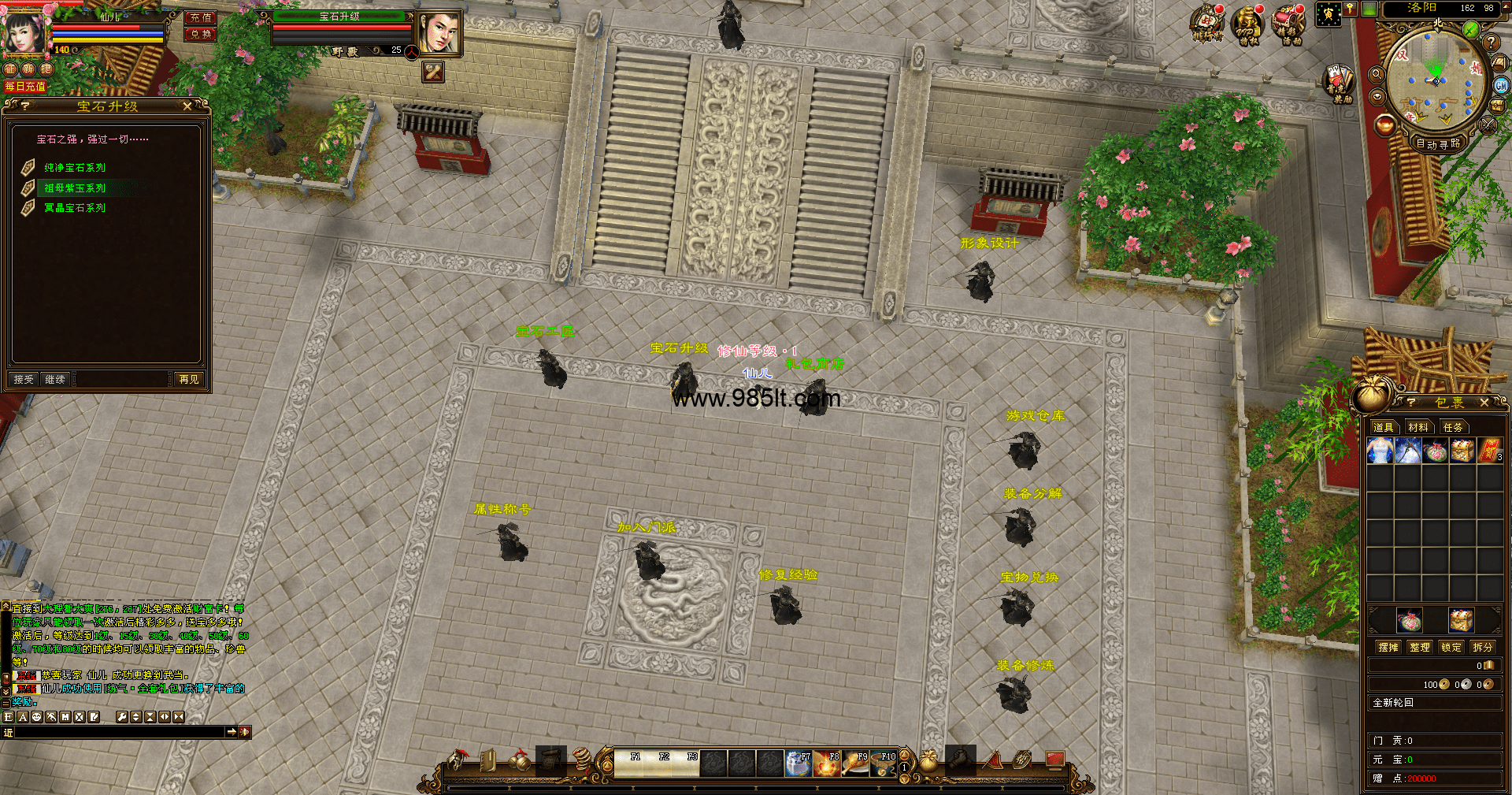Open the 排行榜 ranking icon
The height and width of the screenshot is (795, 1512).
pyautogui.click(x=1206, y=24)
